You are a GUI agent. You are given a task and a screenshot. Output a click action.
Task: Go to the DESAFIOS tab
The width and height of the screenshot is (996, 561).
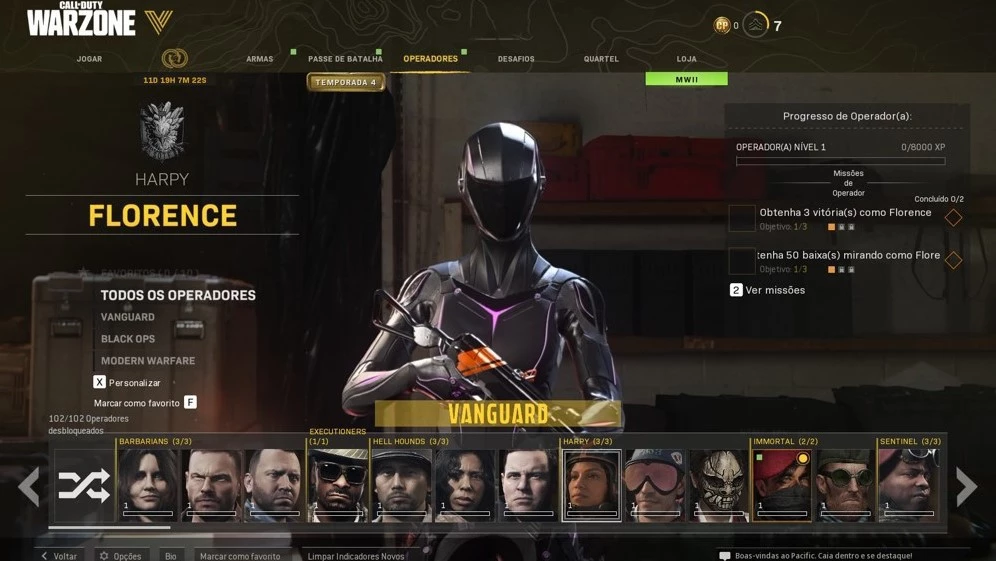[x=516, y=59]
